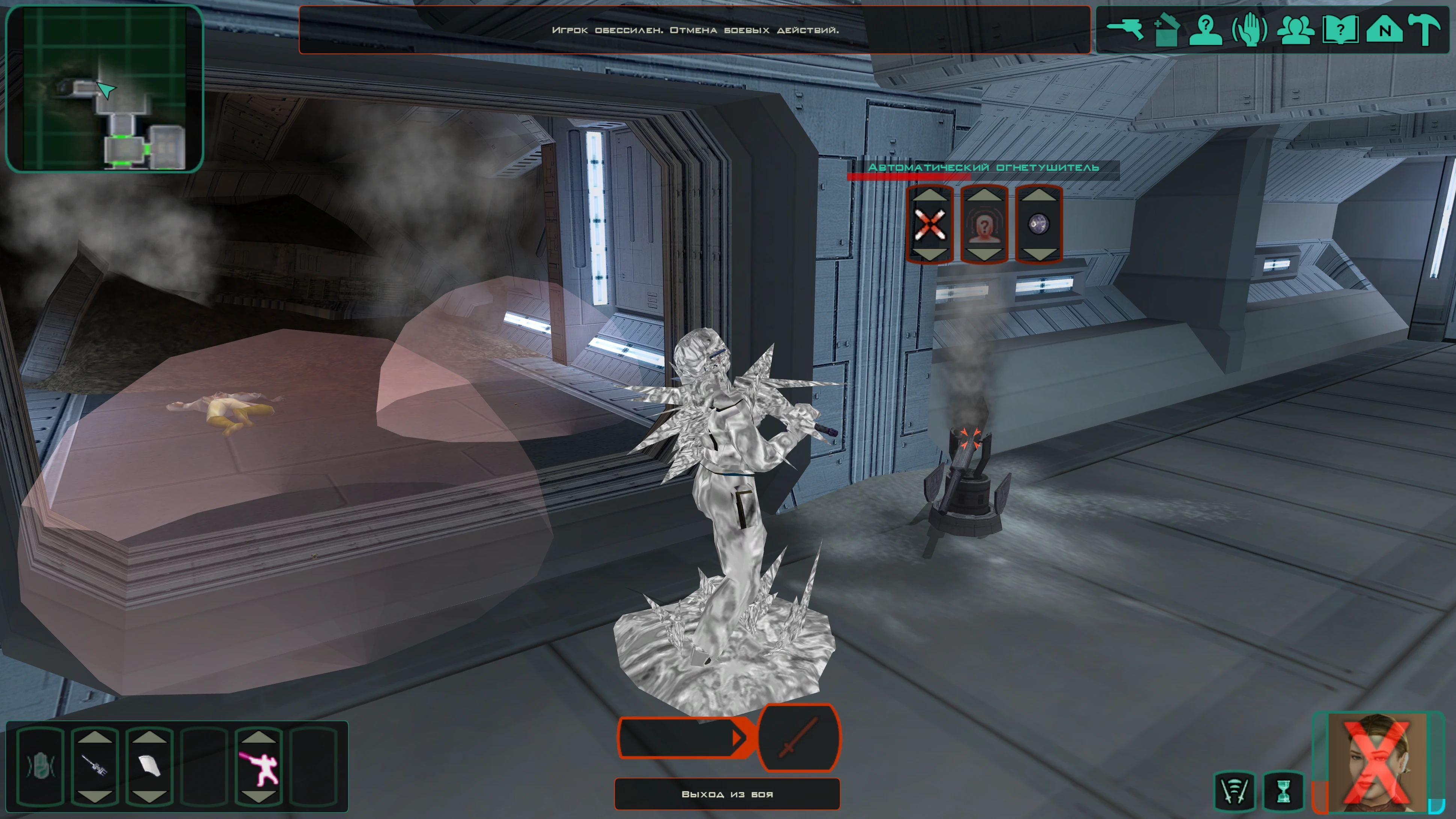Click the minimap in the corner

(x=104, y=88)
